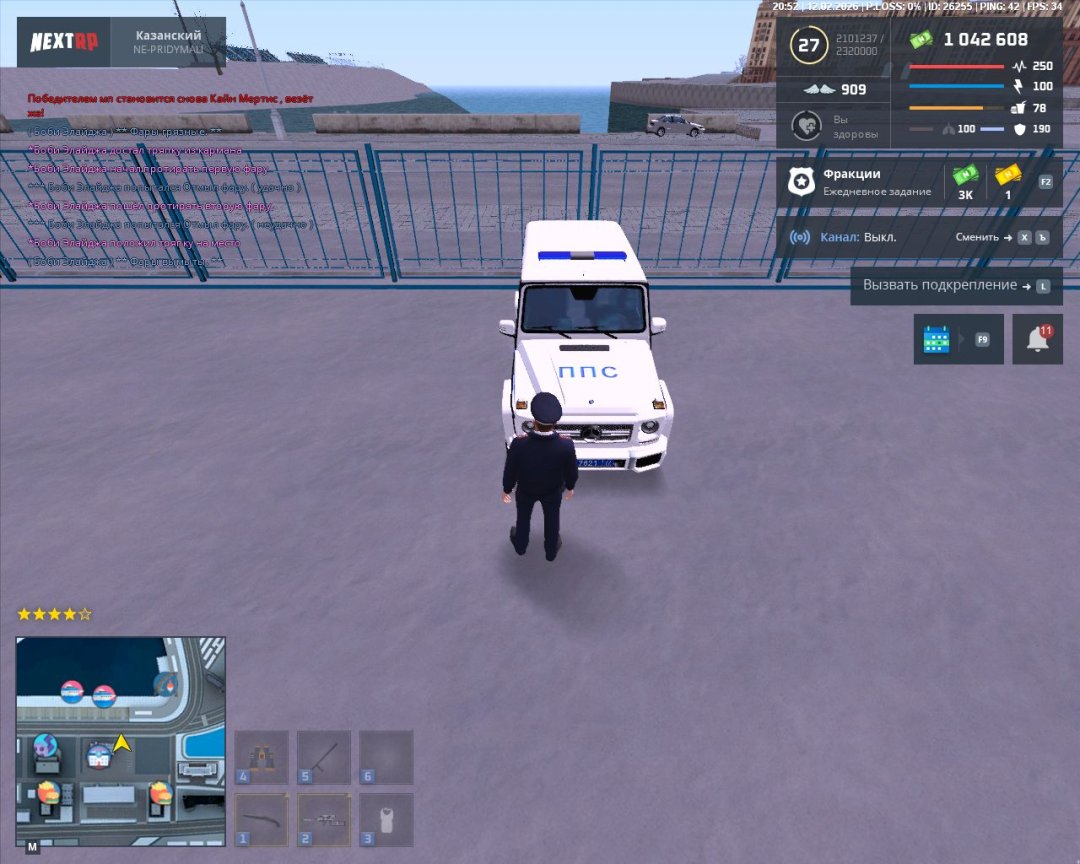1080x864 pixels.
Task: Equip the sniper rifle in slot 2
Action: [x=324, y=820]
